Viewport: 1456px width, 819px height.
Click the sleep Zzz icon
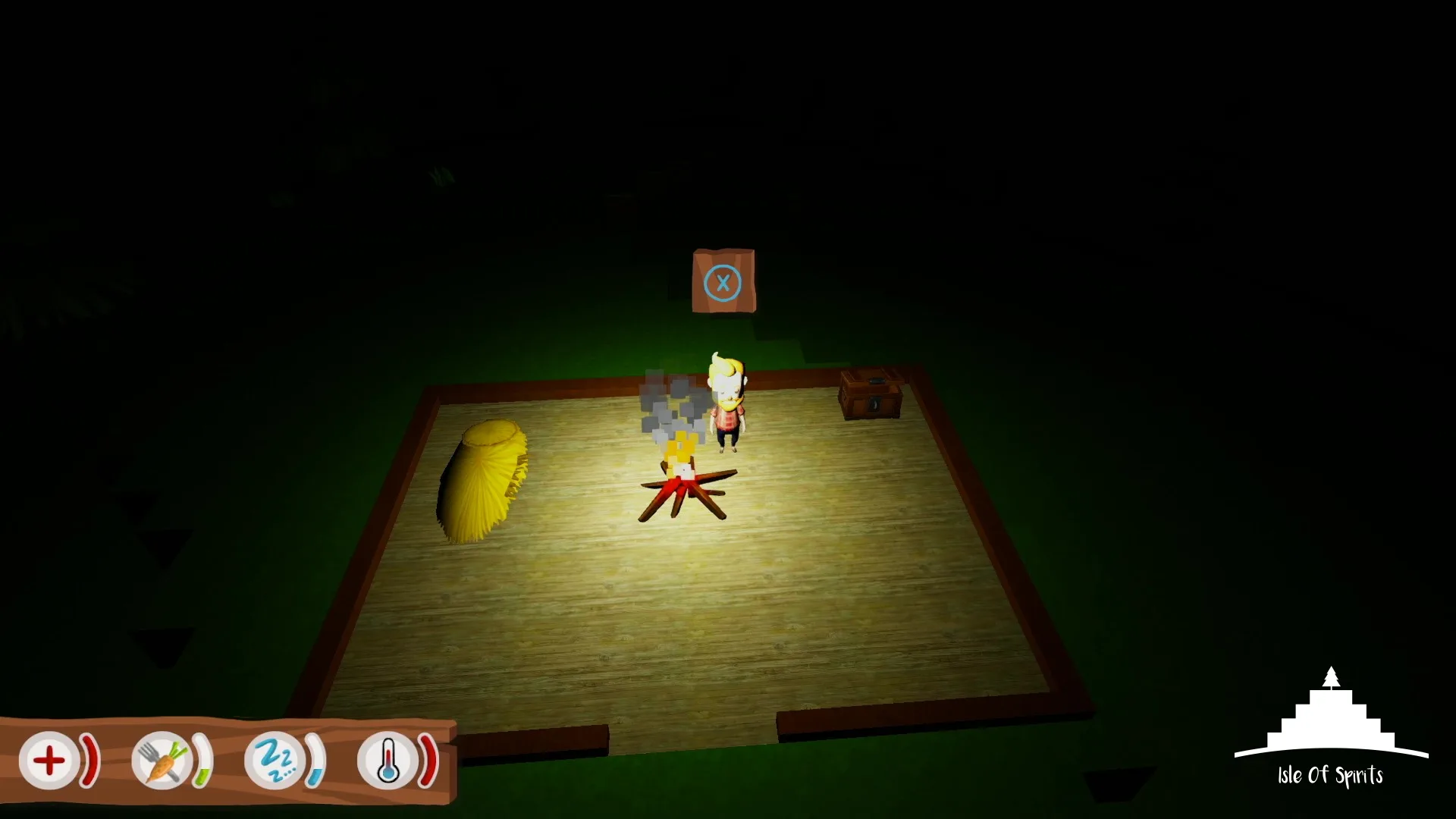277,758
